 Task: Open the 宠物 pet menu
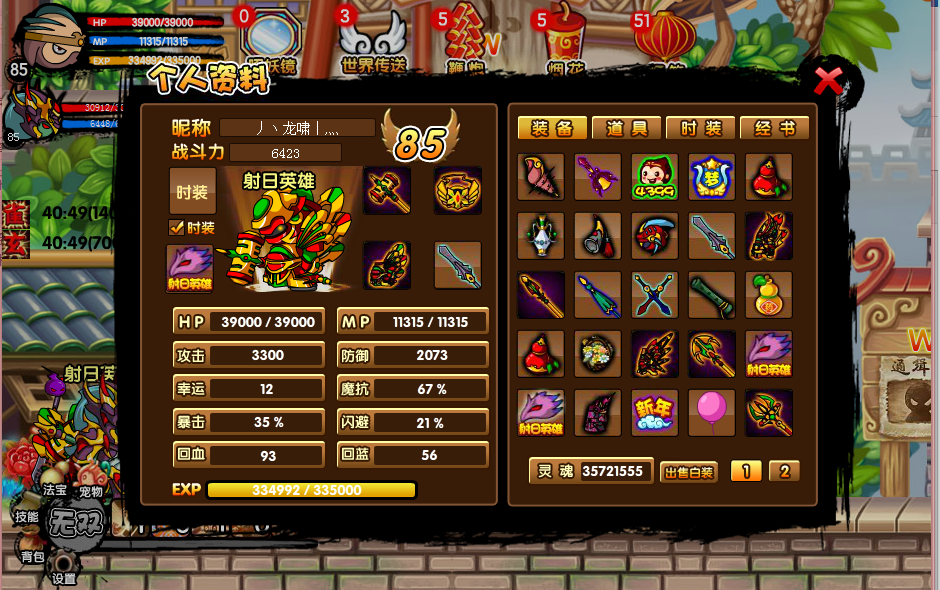click(x=91, y=491)
